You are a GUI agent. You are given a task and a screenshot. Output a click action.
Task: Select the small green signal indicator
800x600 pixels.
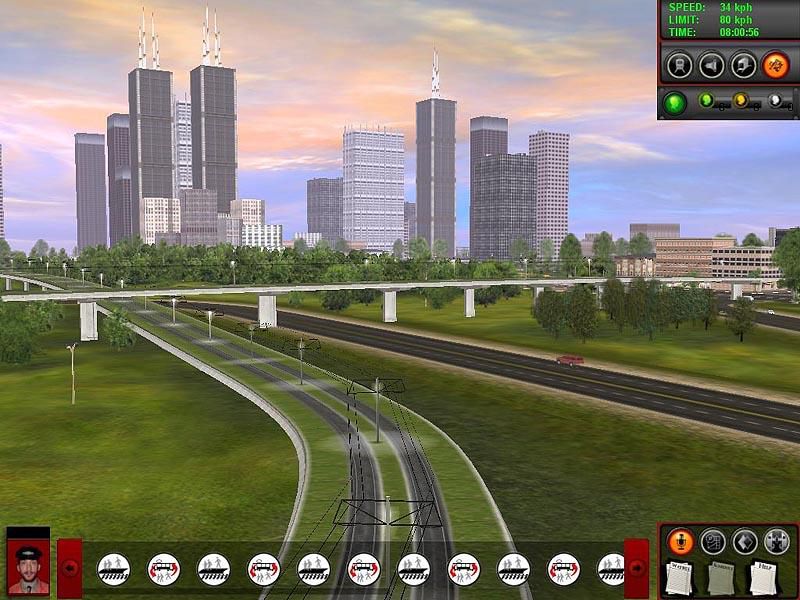click(707, 100)
